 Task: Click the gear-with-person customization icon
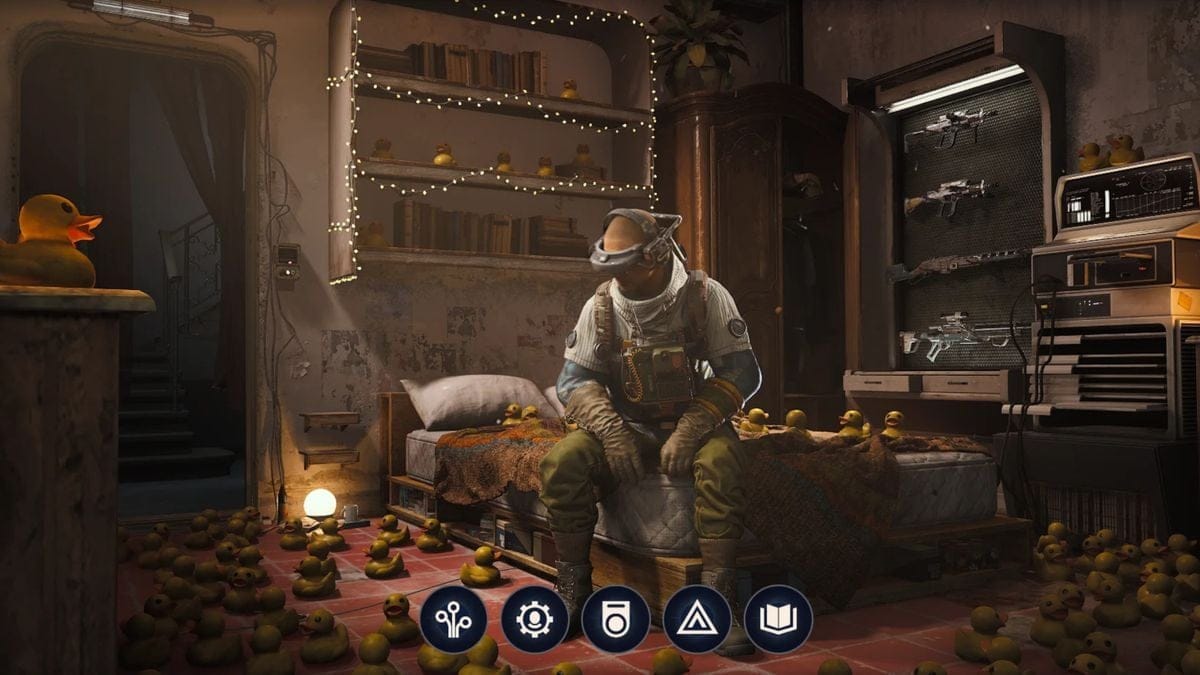[534, 619]
